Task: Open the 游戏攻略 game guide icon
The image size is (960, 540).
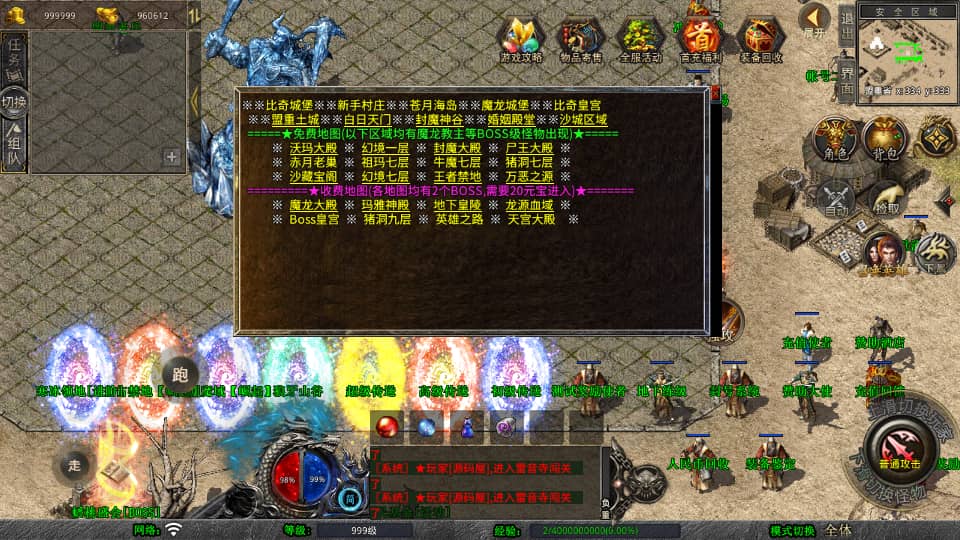Action: 521,39
